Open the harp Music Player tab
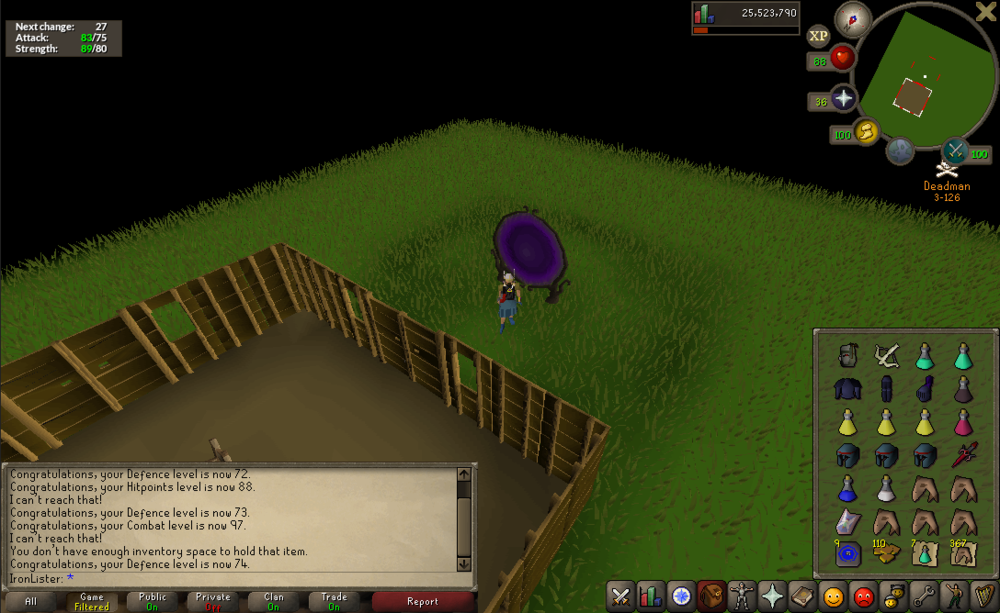Image resolution: width=1000 pixels, height=613 pixels. [984, 596]
